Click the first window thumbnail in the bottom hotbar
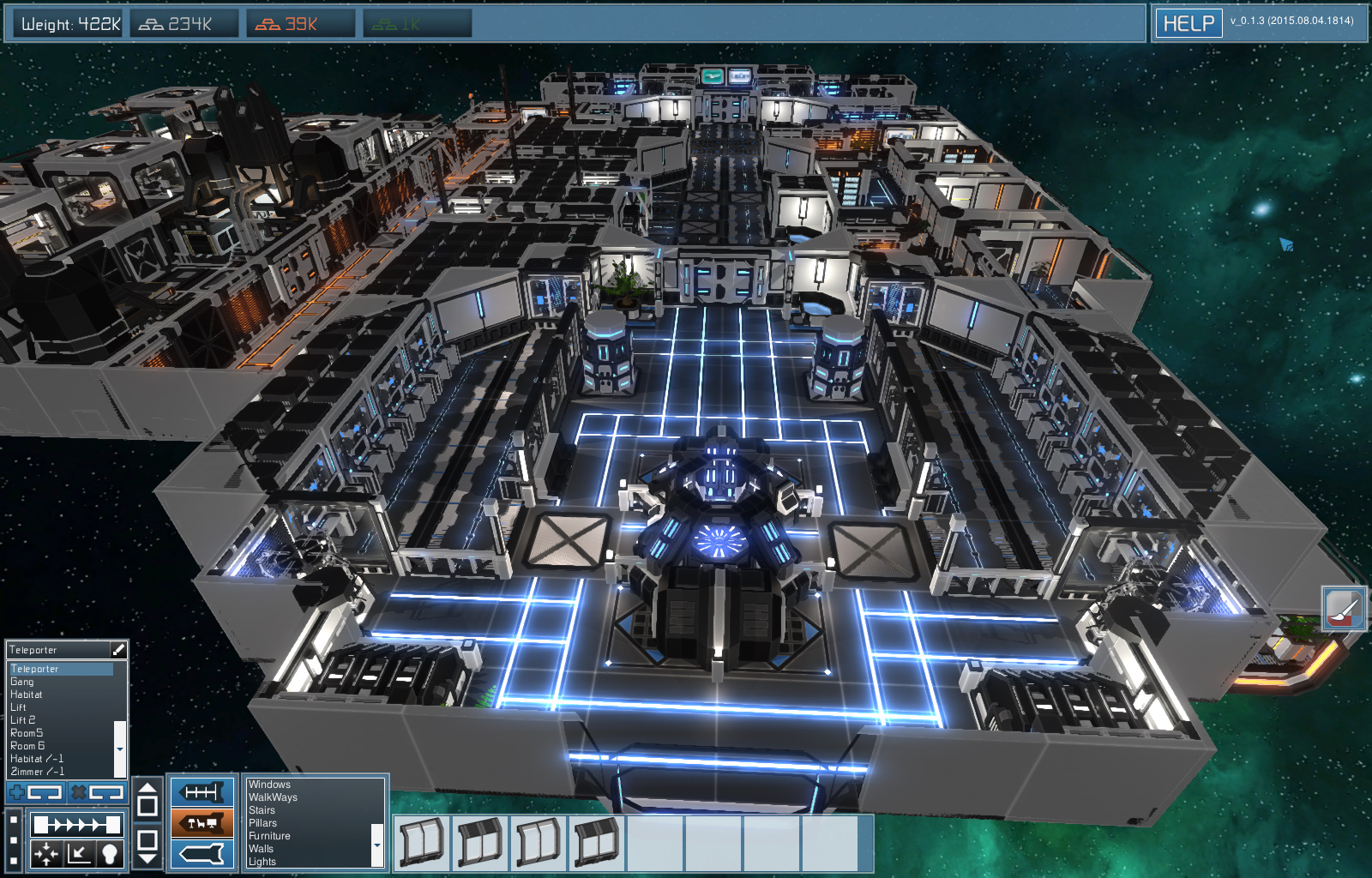 click(420, 843)
